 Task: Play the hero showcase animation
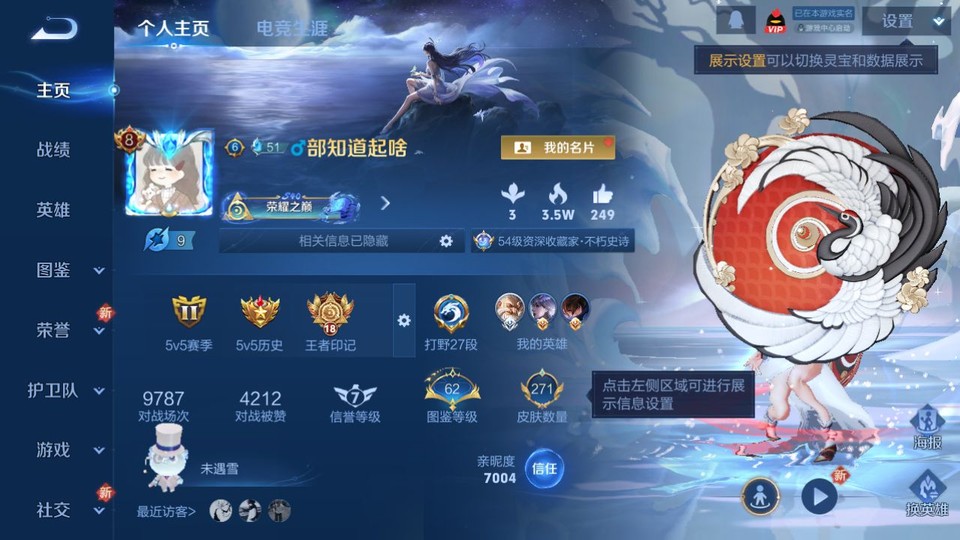click(x=819, y=495)
